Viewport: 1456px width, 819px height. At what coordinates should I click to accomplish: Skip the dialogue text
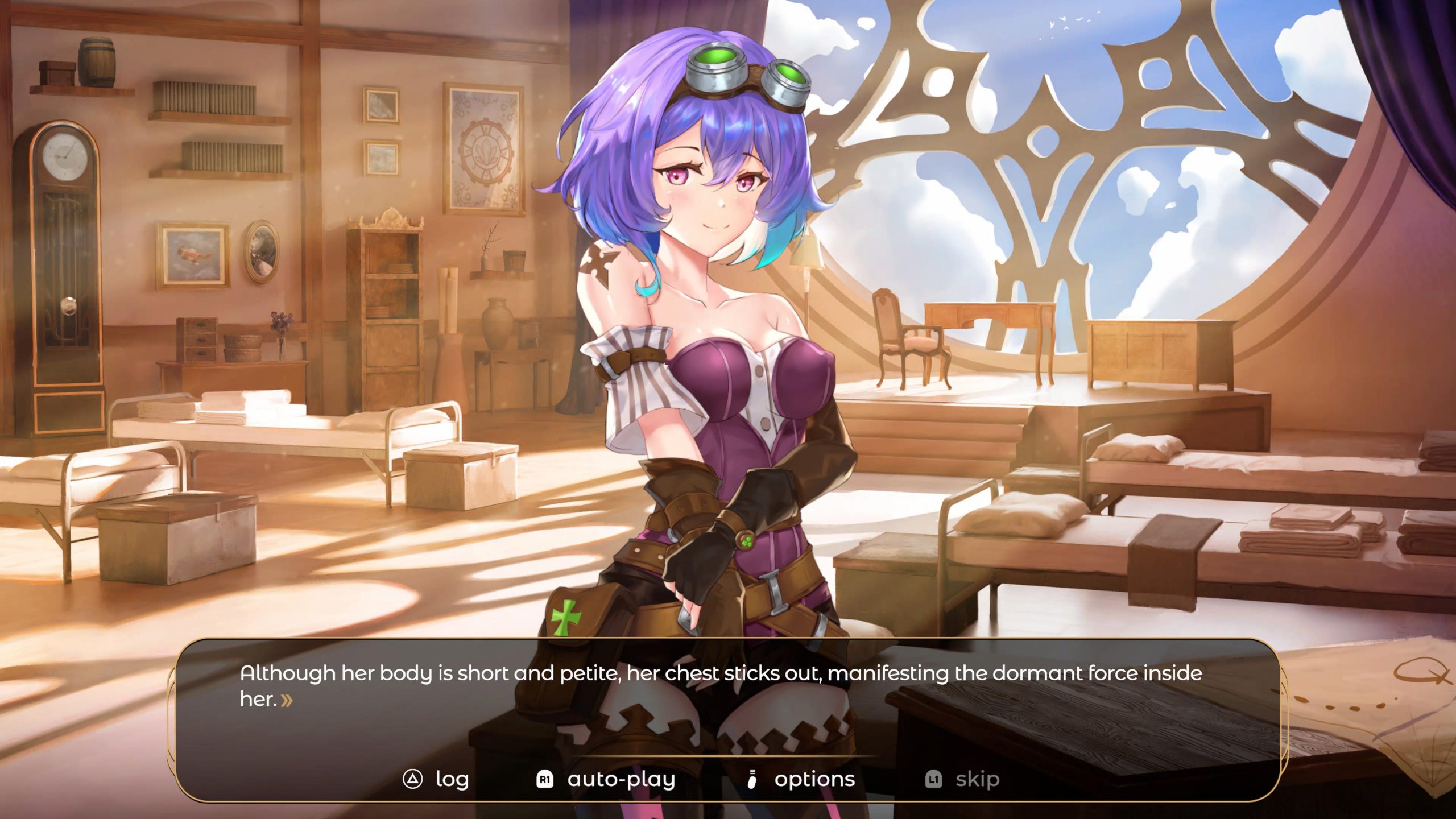tap(962, 779)
